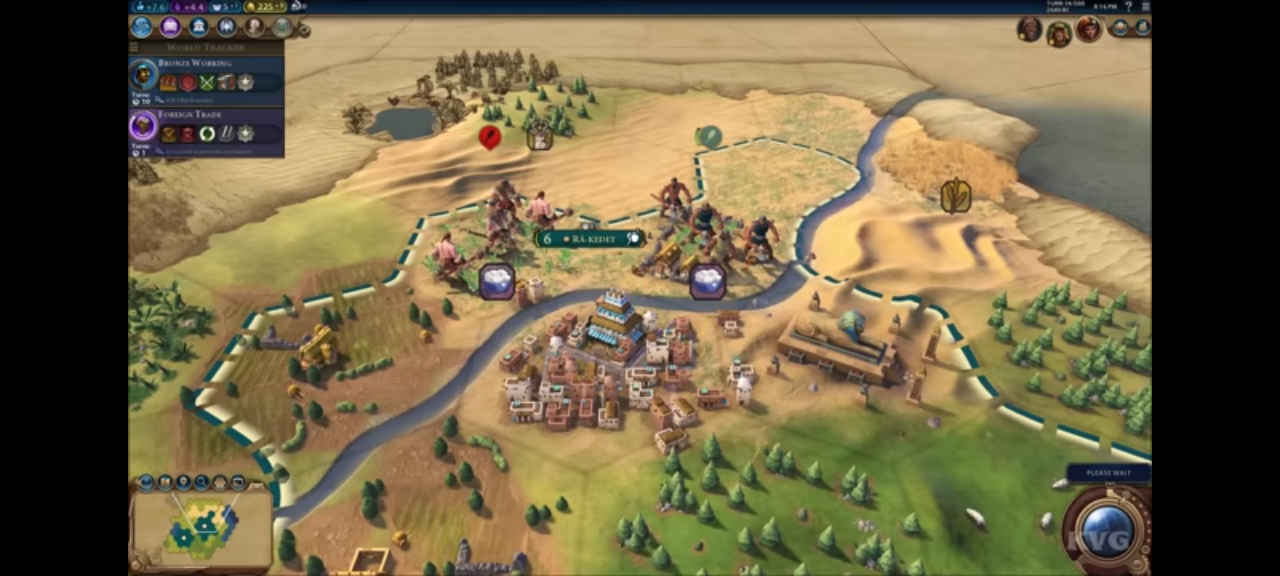Click the Ra-Kedet city banner
The height and width of the screenshot is (576, 1280).
590,239
